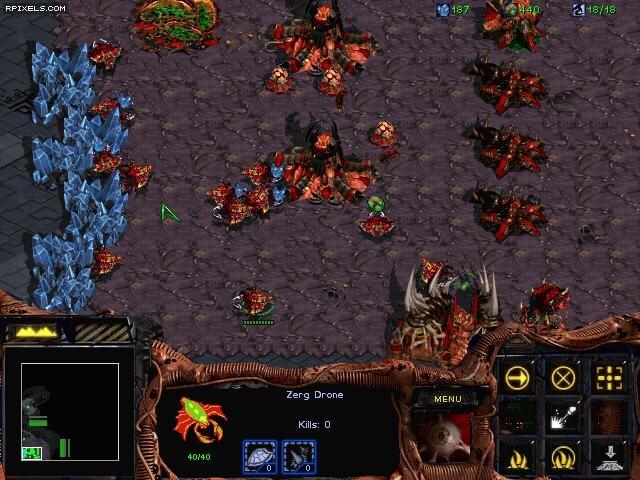Activate the Stop command icon

pos(565,378)
